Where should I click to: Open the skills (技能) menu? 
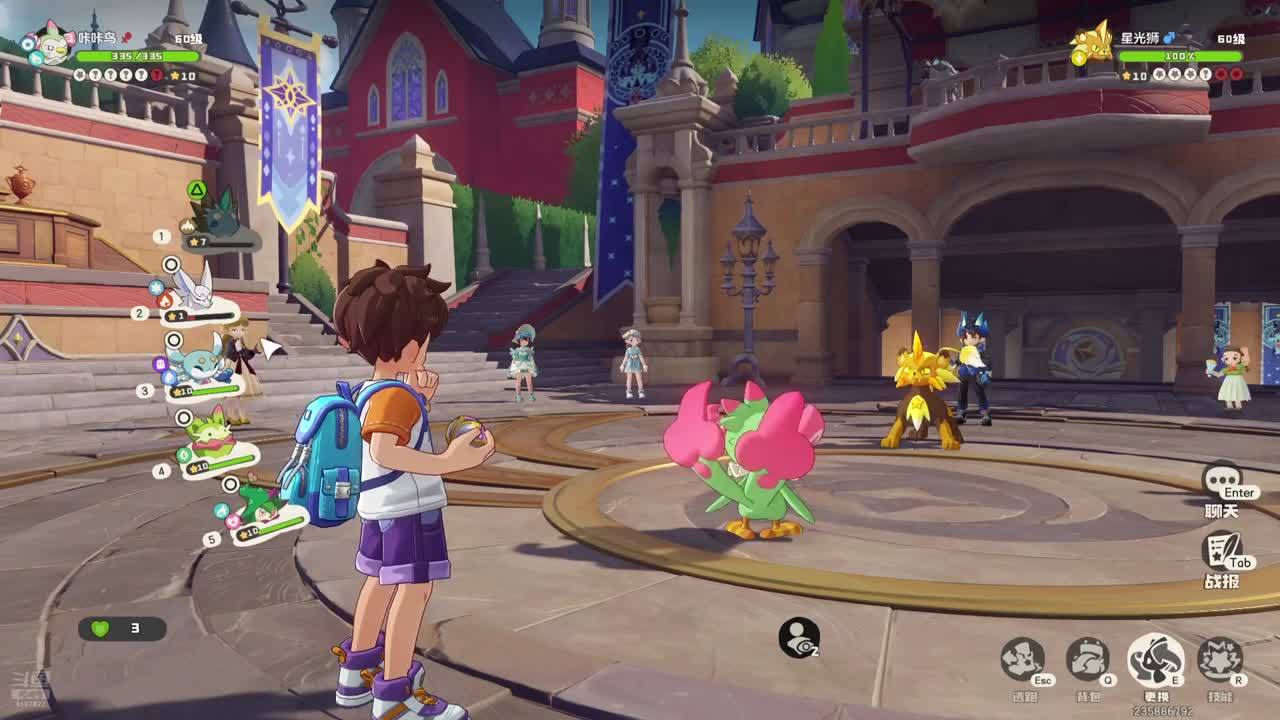coord(1220,660)
